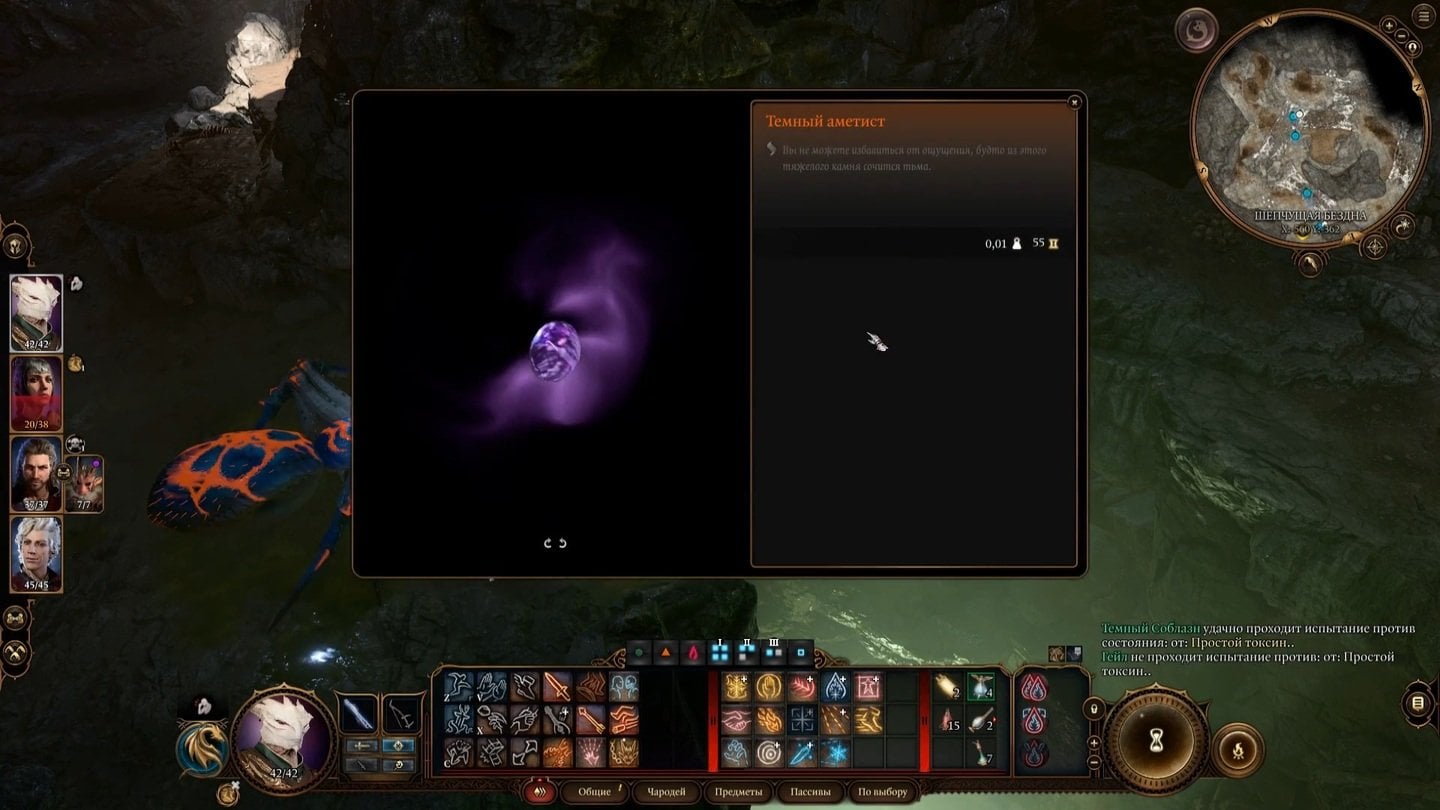
Task: Zoom in on the minimap
Action: 1389,25
